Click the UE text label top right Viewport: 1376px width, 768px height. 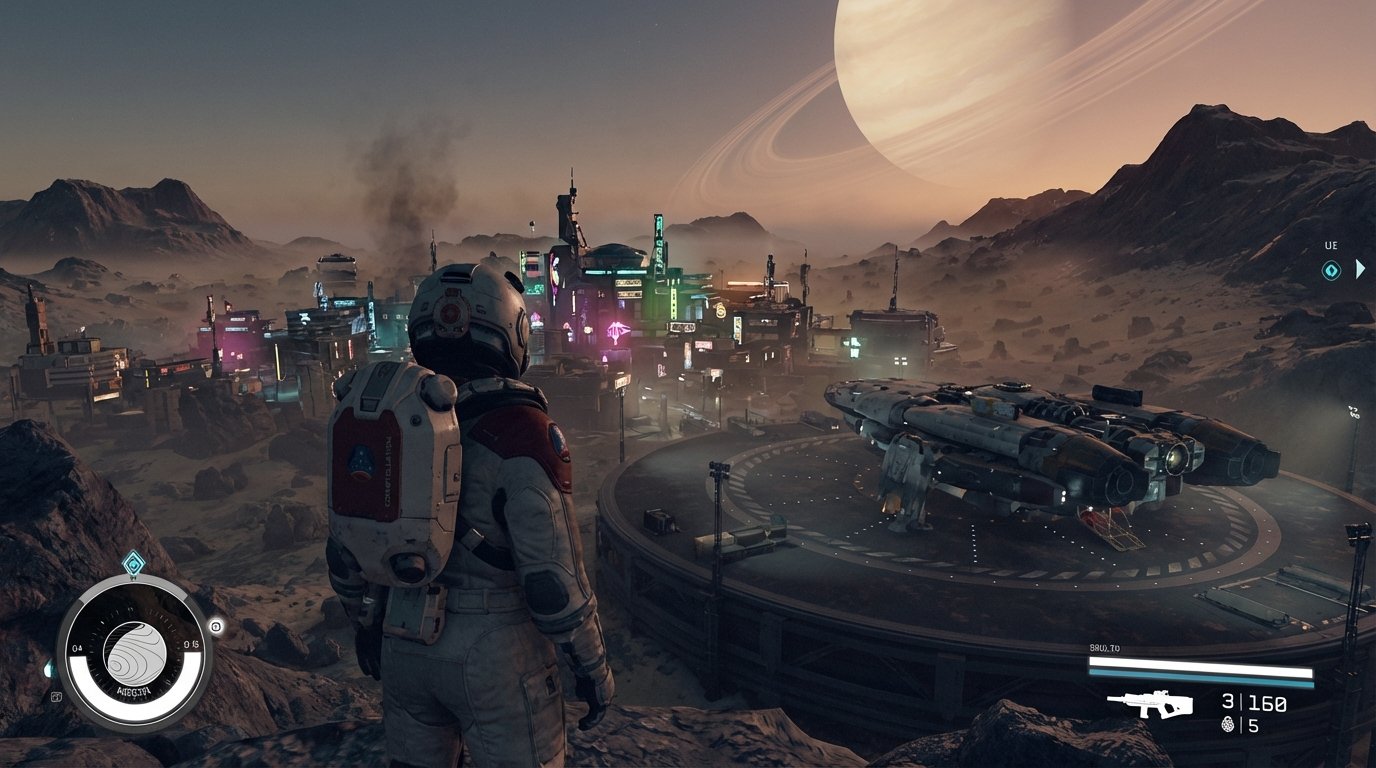pos(1331,245)
